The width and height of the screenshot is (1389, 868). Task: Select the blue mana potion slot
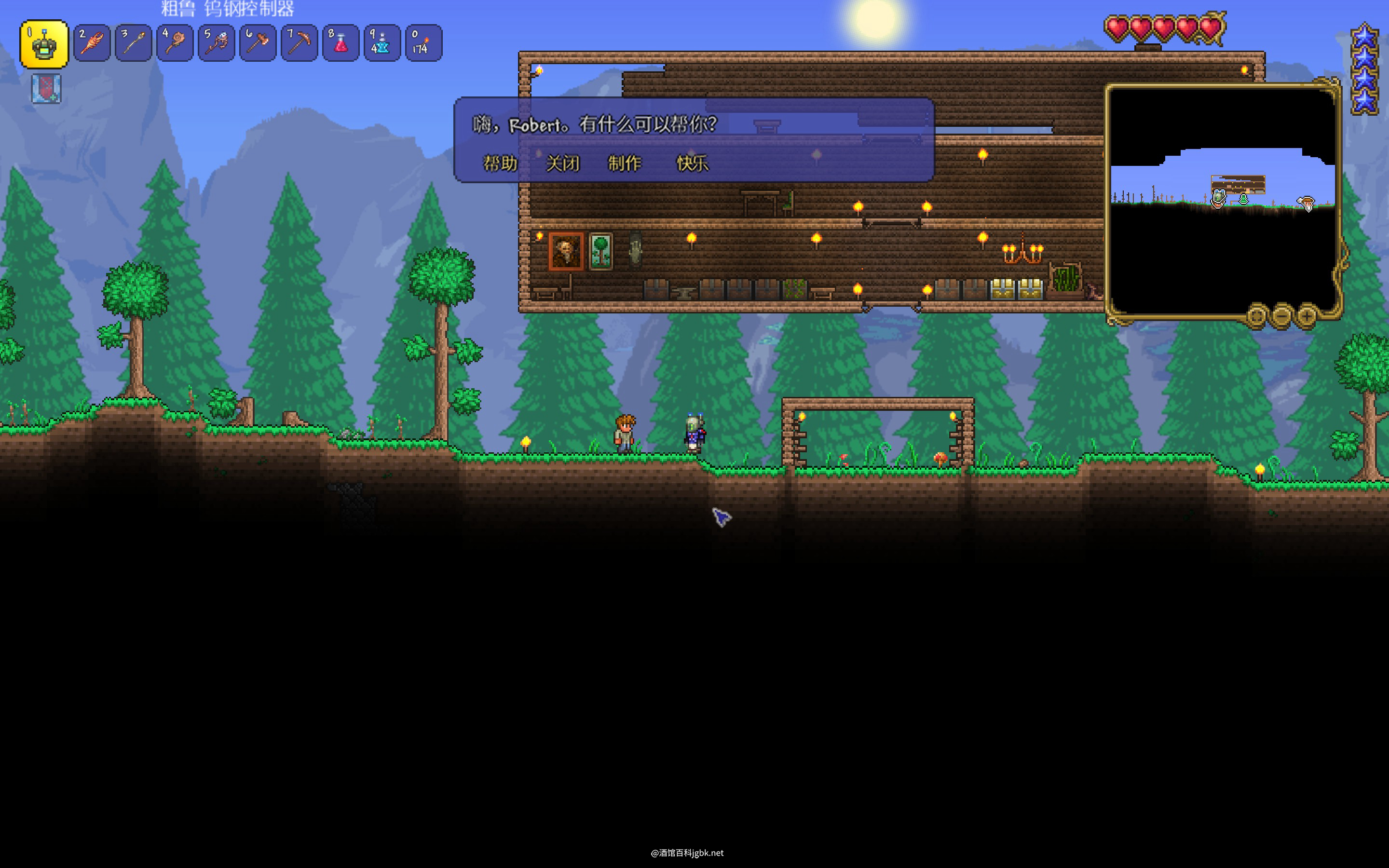click(x=382, y=43)
